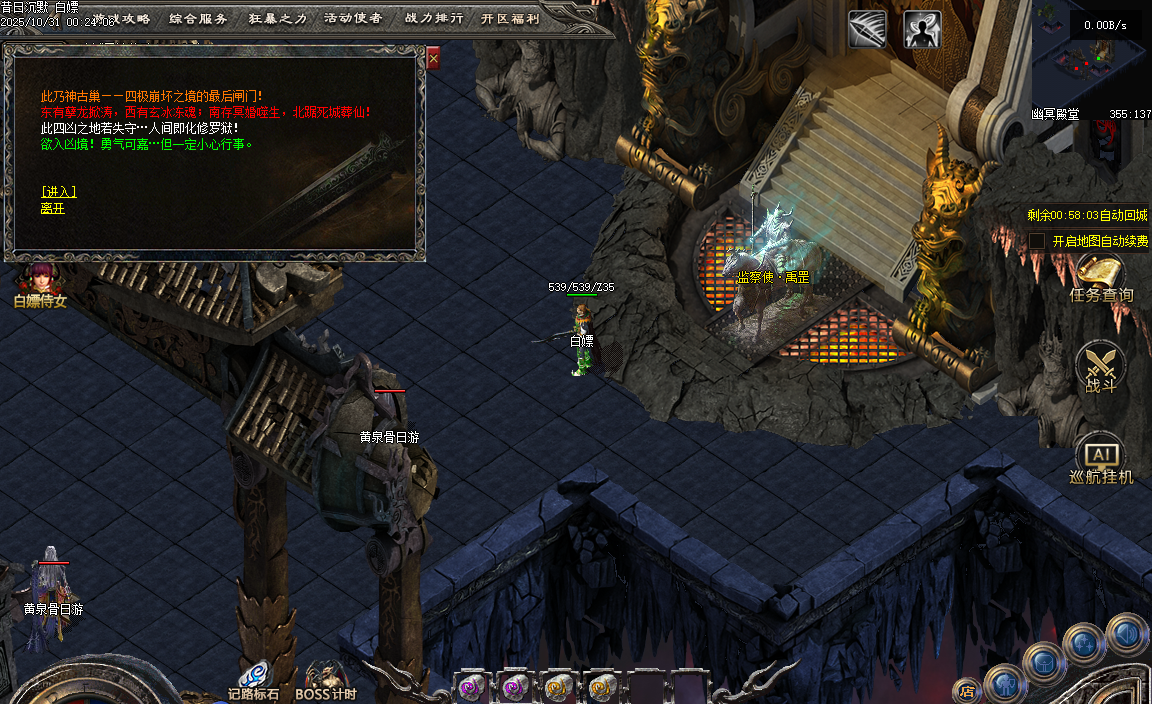
Task: Open the 活动使者 menu
Action: point(353,18)
